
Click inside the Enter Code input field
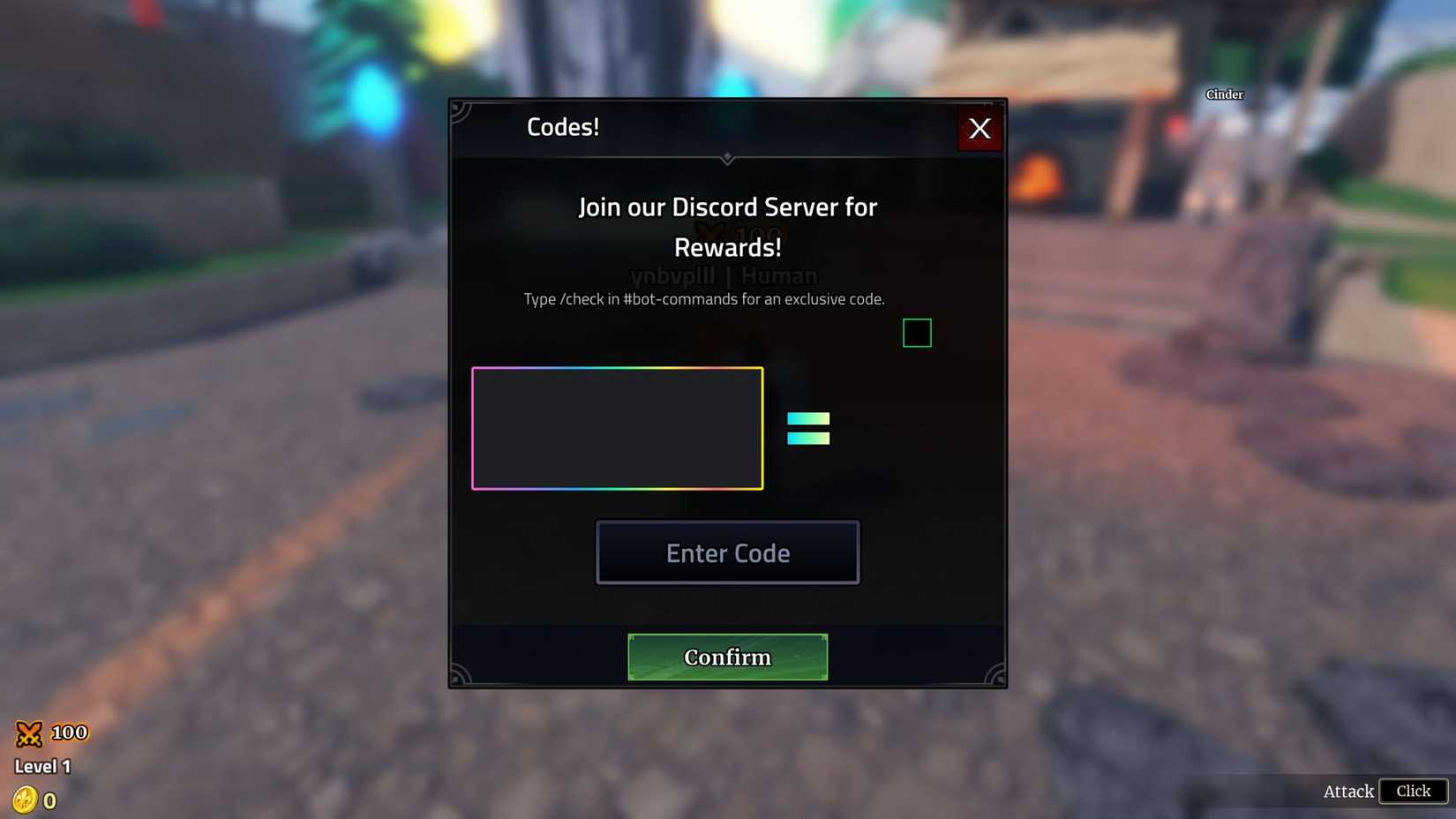tap(727, 552)
